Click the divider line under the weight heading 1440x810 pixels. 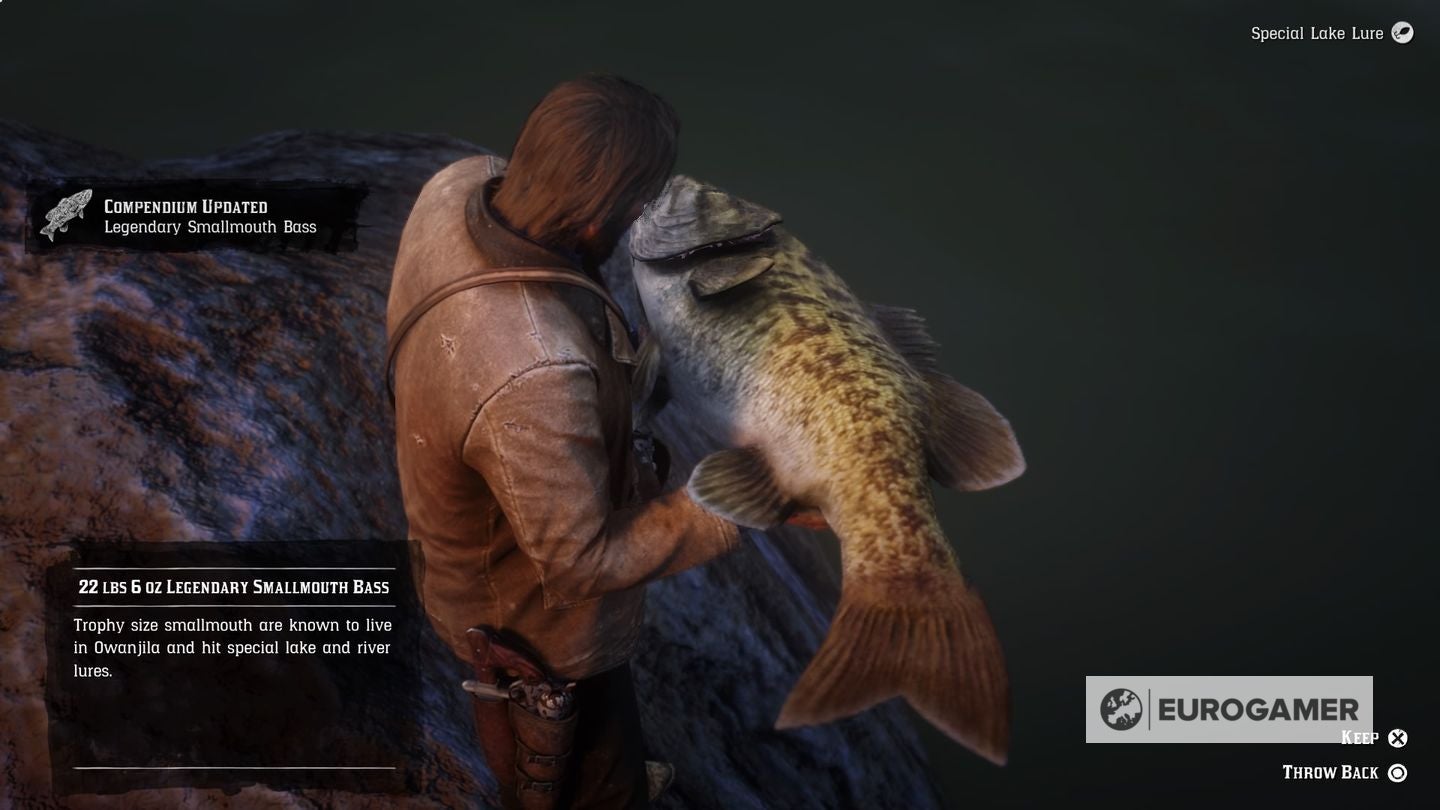[x=233, y=606]
